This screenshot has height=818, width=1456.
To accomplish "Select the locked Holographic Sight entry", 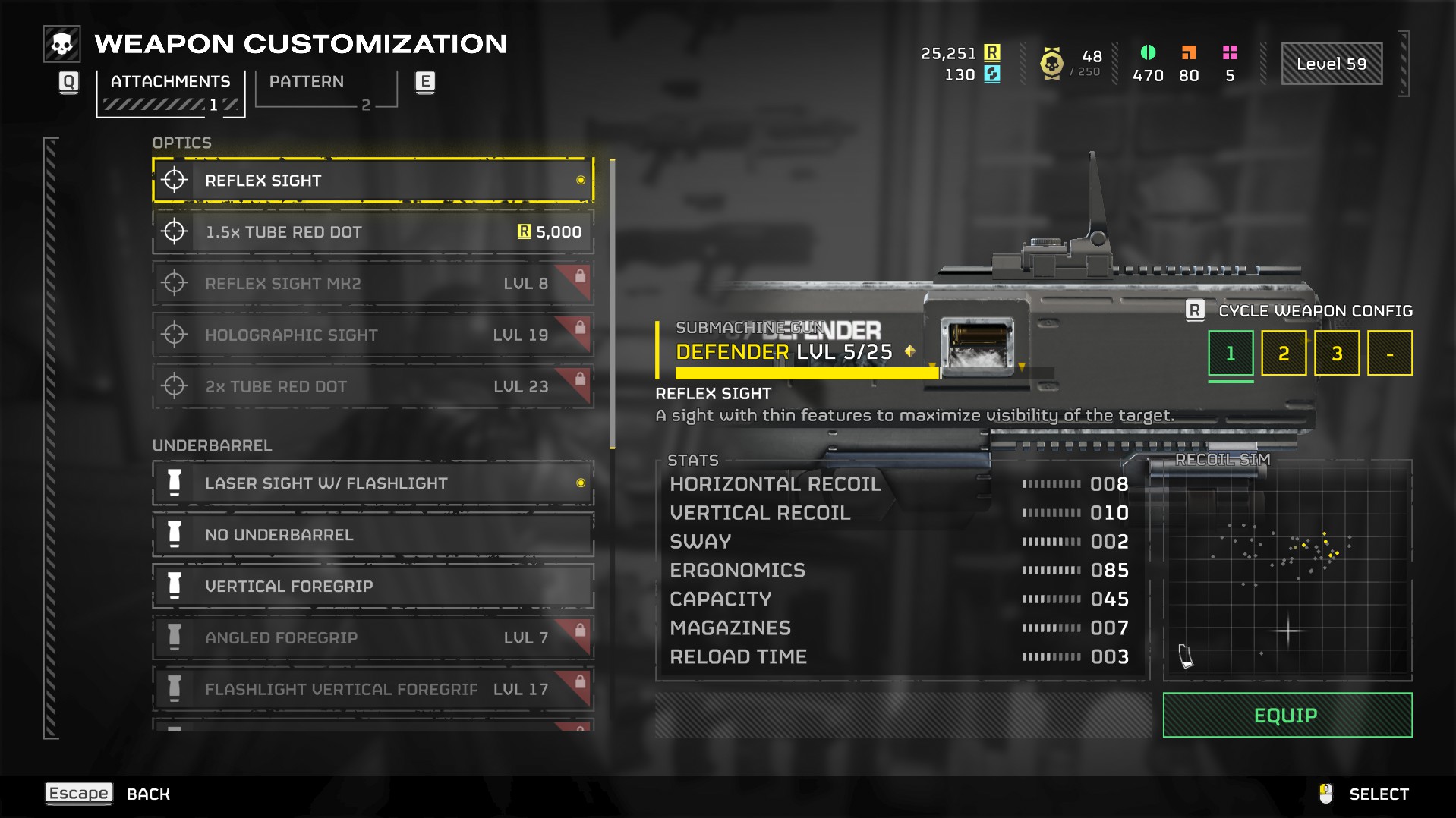I will [372, 335].
